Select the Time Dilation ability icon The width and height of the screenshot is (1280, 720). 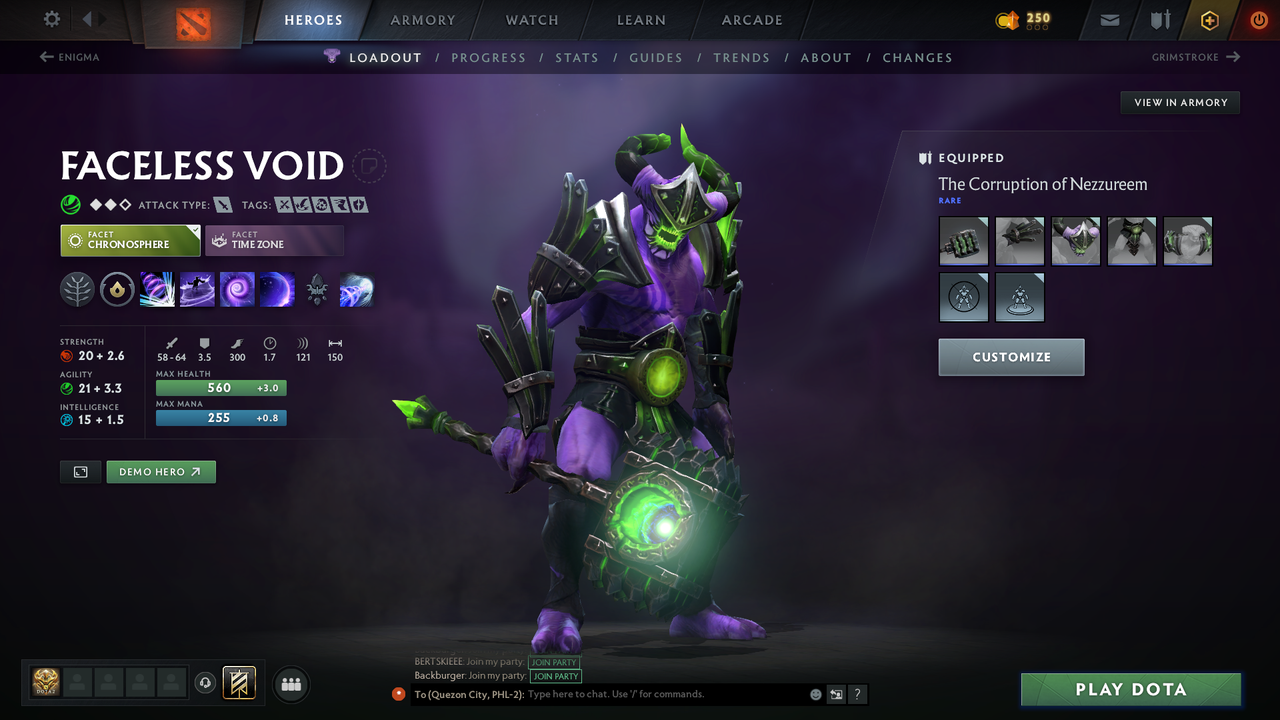pyautogui.click(x=197, y=289)
